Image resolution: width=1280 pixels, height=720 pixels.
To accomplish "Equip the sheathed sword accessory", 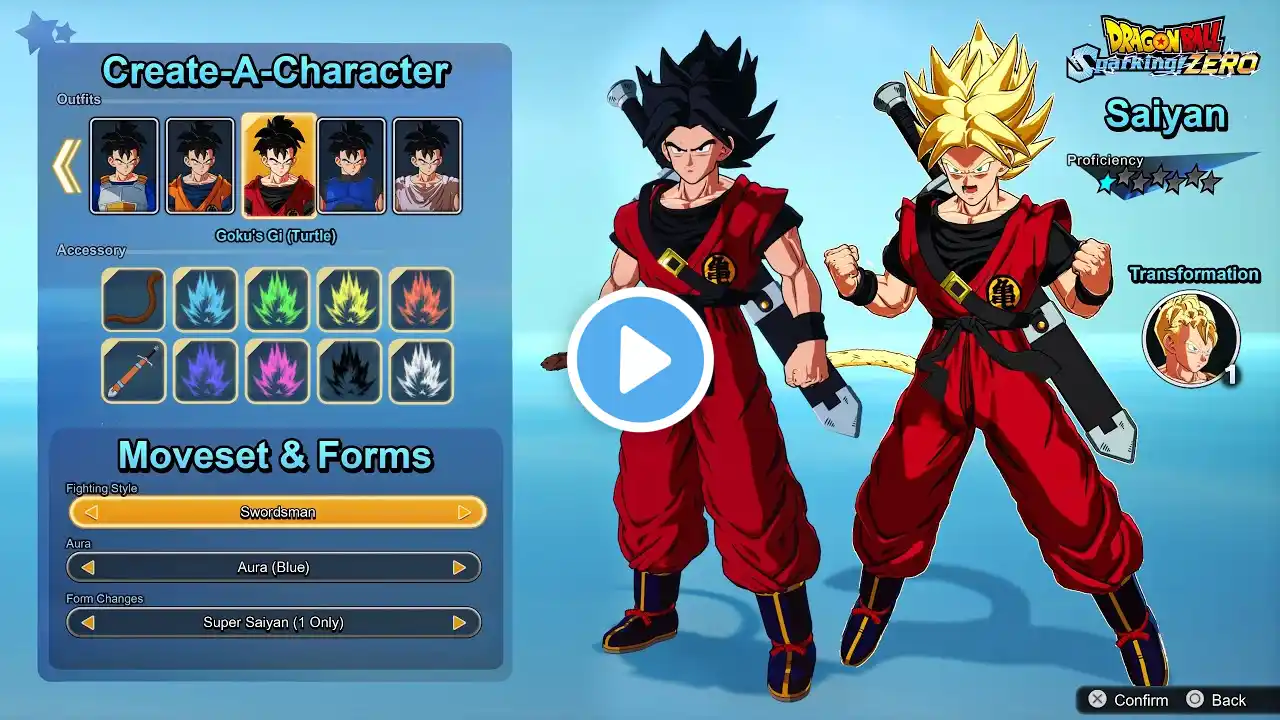I will tap(133, 371).
